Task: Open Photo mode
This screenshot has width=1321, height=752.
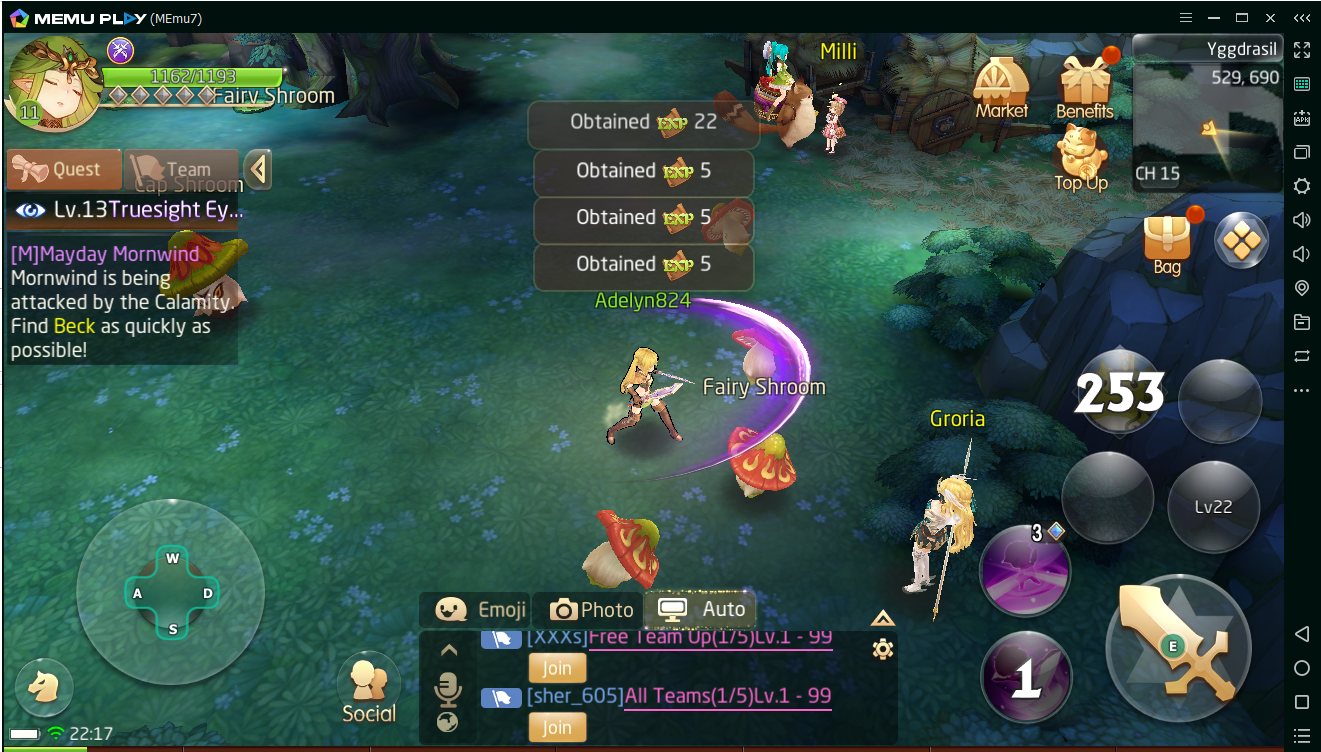Action: (x=591, y=610)
